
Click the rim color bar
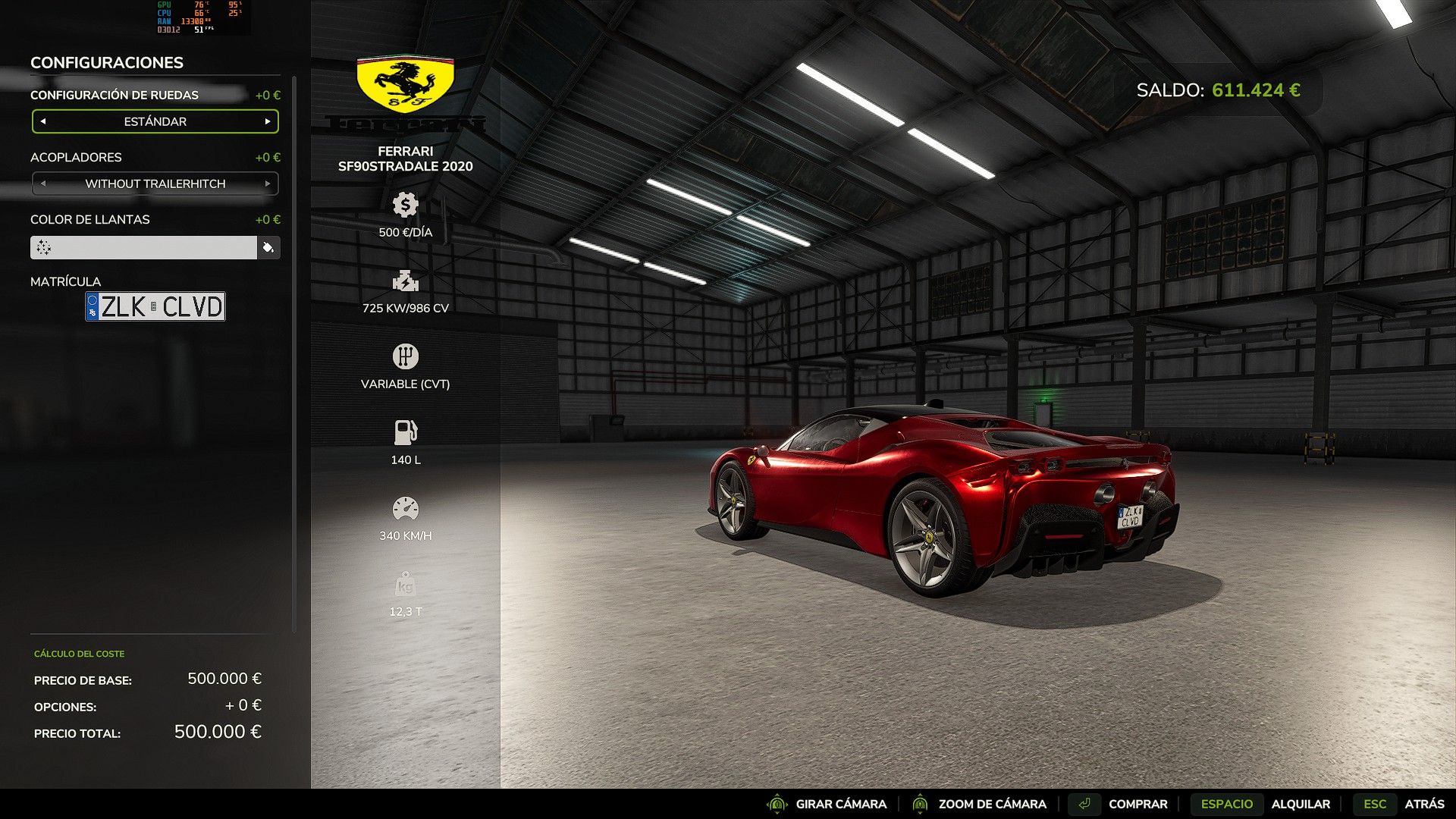(144, 247)
